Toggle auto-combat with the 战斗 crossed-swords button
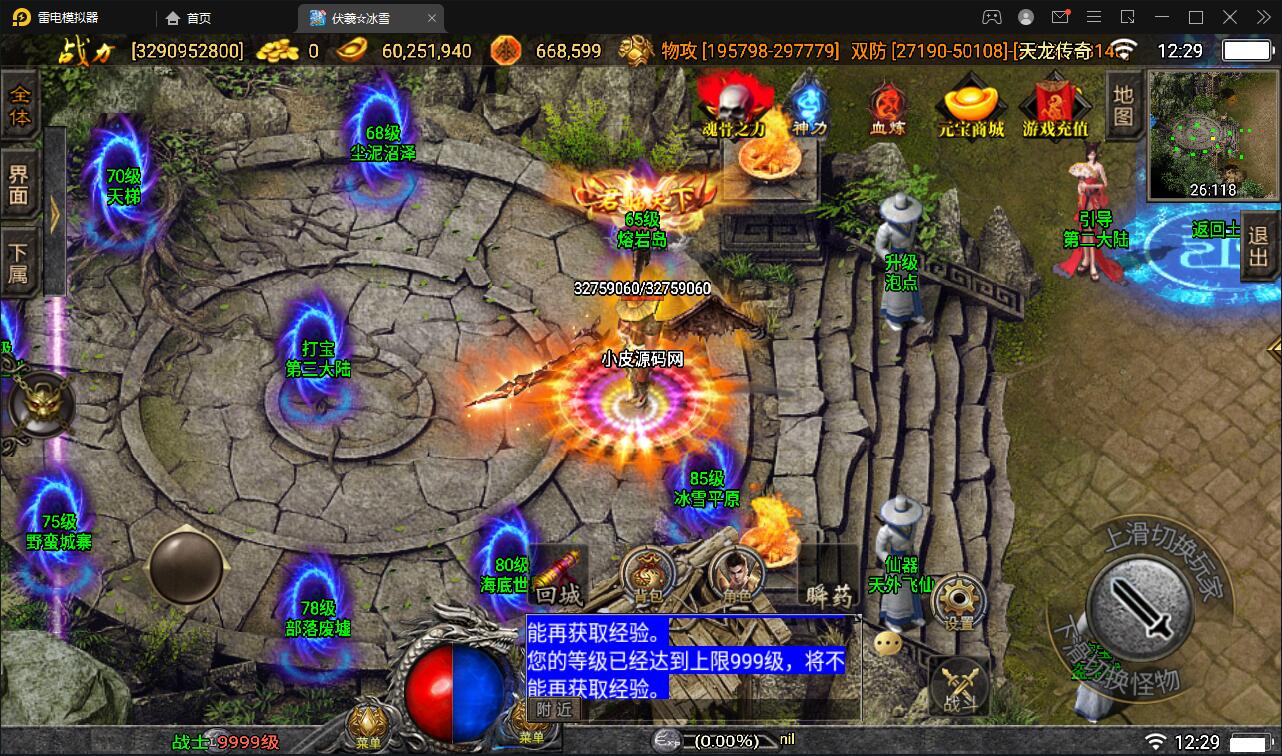1282x756 pixels. (957, 685)
